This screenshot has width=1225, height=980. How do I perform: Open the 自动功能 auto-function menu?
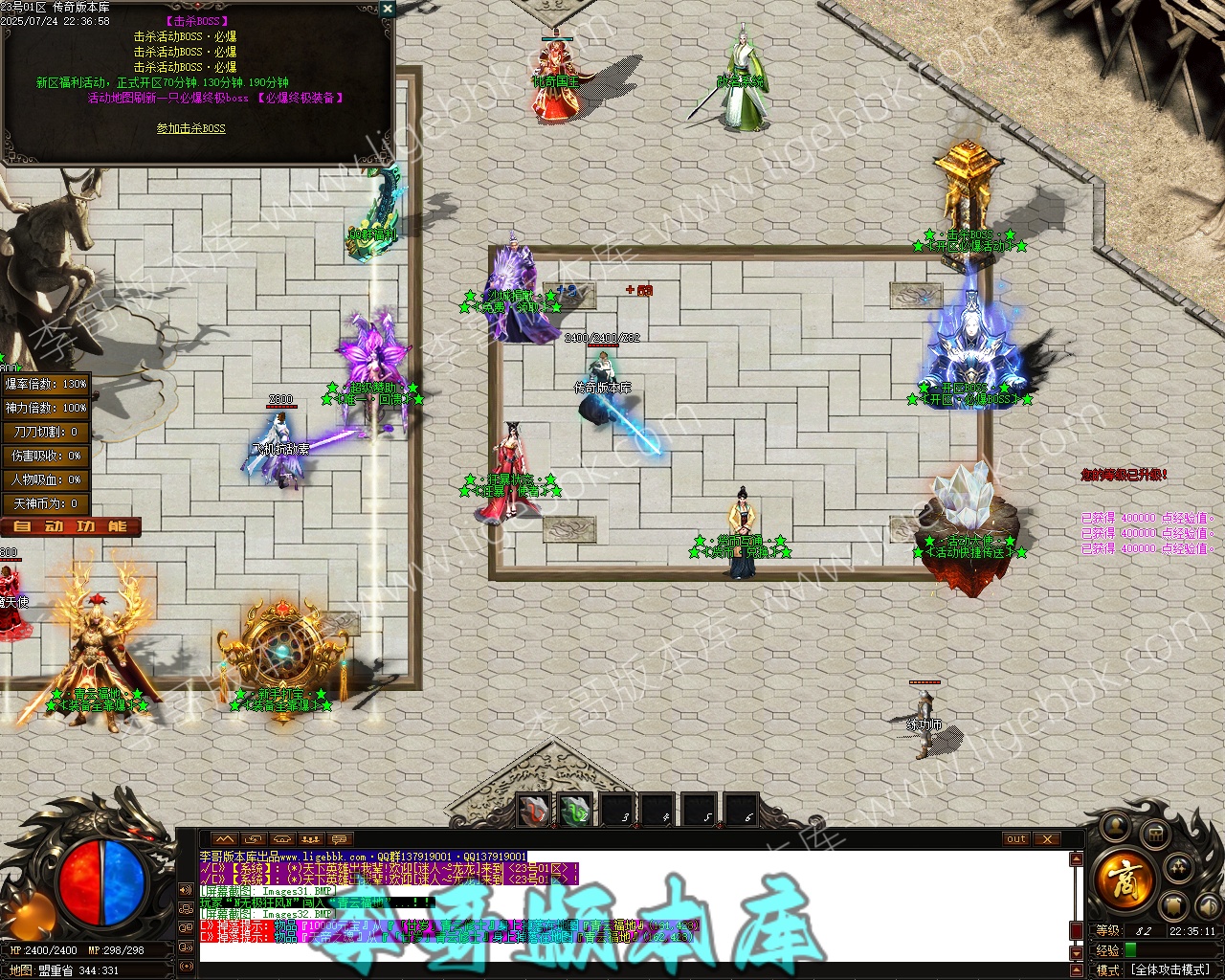[70, 526]
